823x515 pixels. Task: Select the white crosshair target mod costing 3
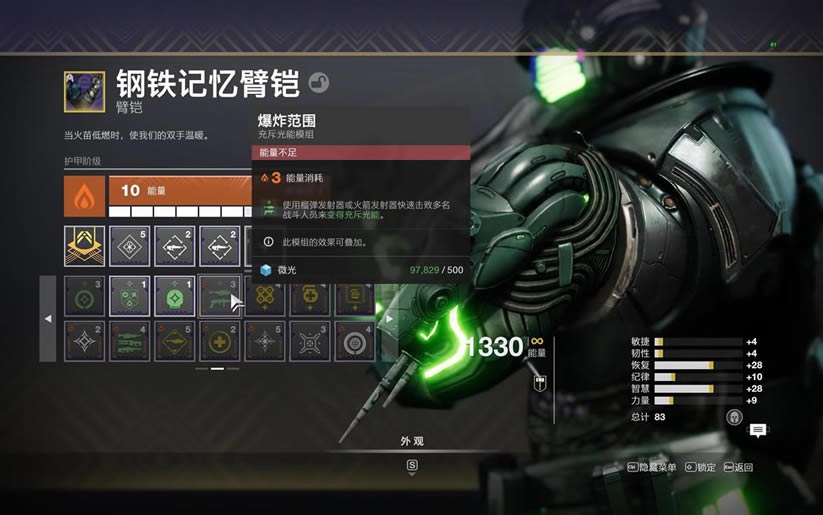pos(309,341)
